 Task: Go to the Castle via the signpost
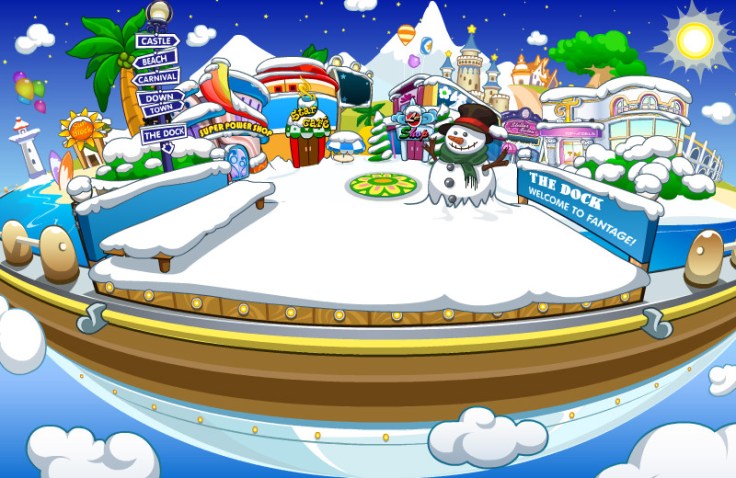tap(158, 41)
